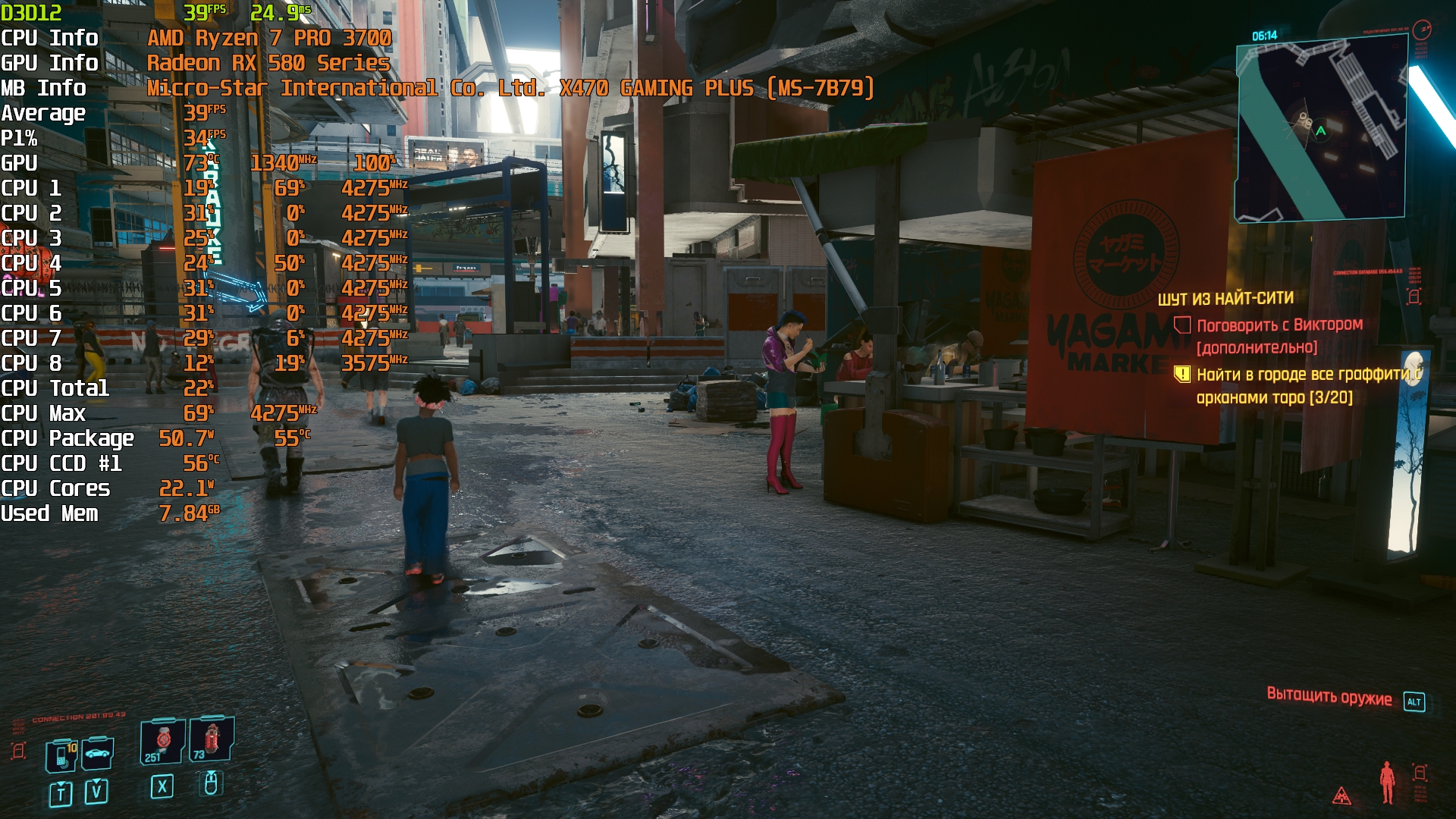The height and width of the screenshot is (819, 1456).
Task: Open the phone quick-access slot
Action: pyautogui.click(x=61, y=755)
